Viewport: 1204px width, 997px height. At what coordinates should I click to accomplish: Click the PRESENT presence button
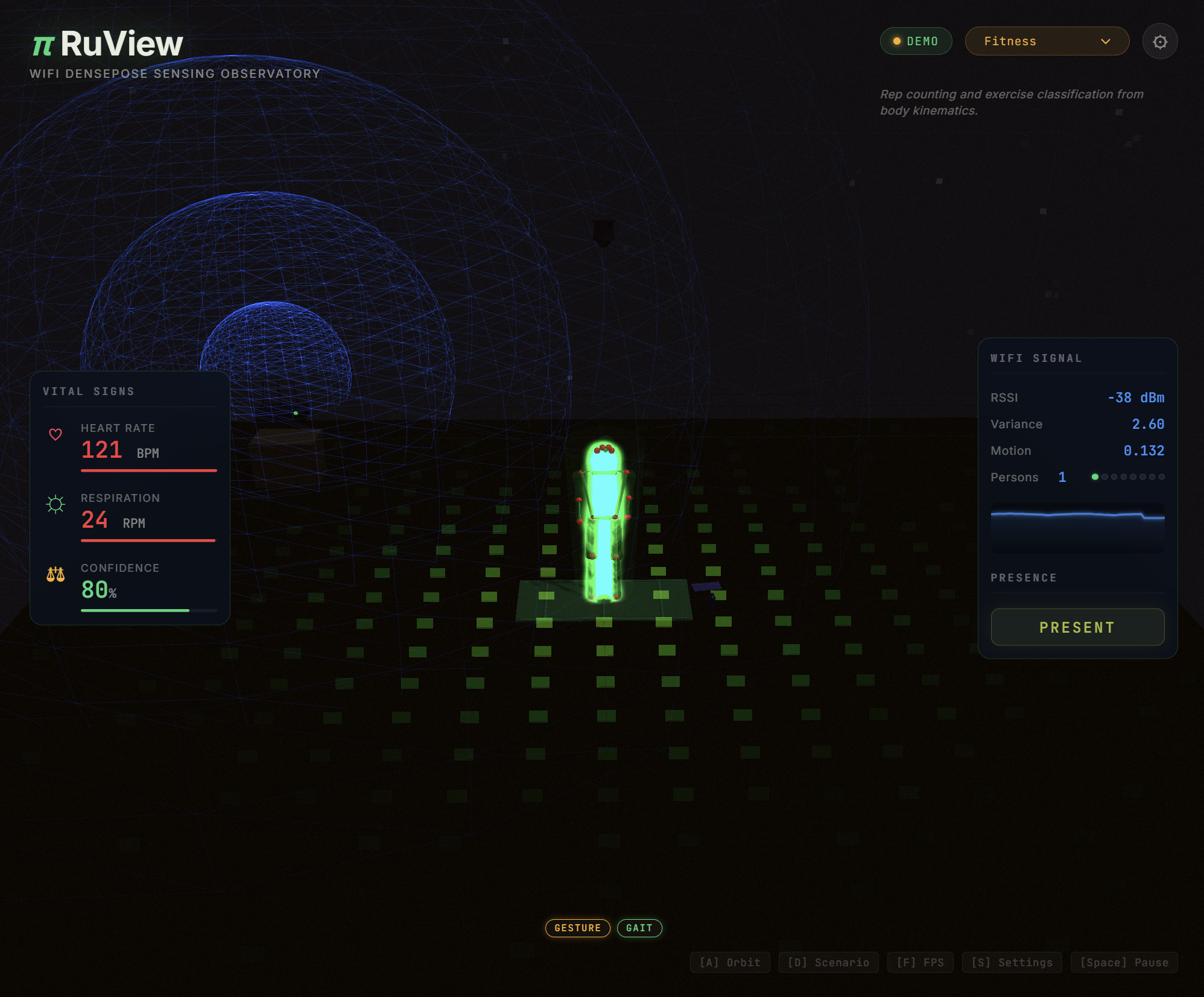1077,627
